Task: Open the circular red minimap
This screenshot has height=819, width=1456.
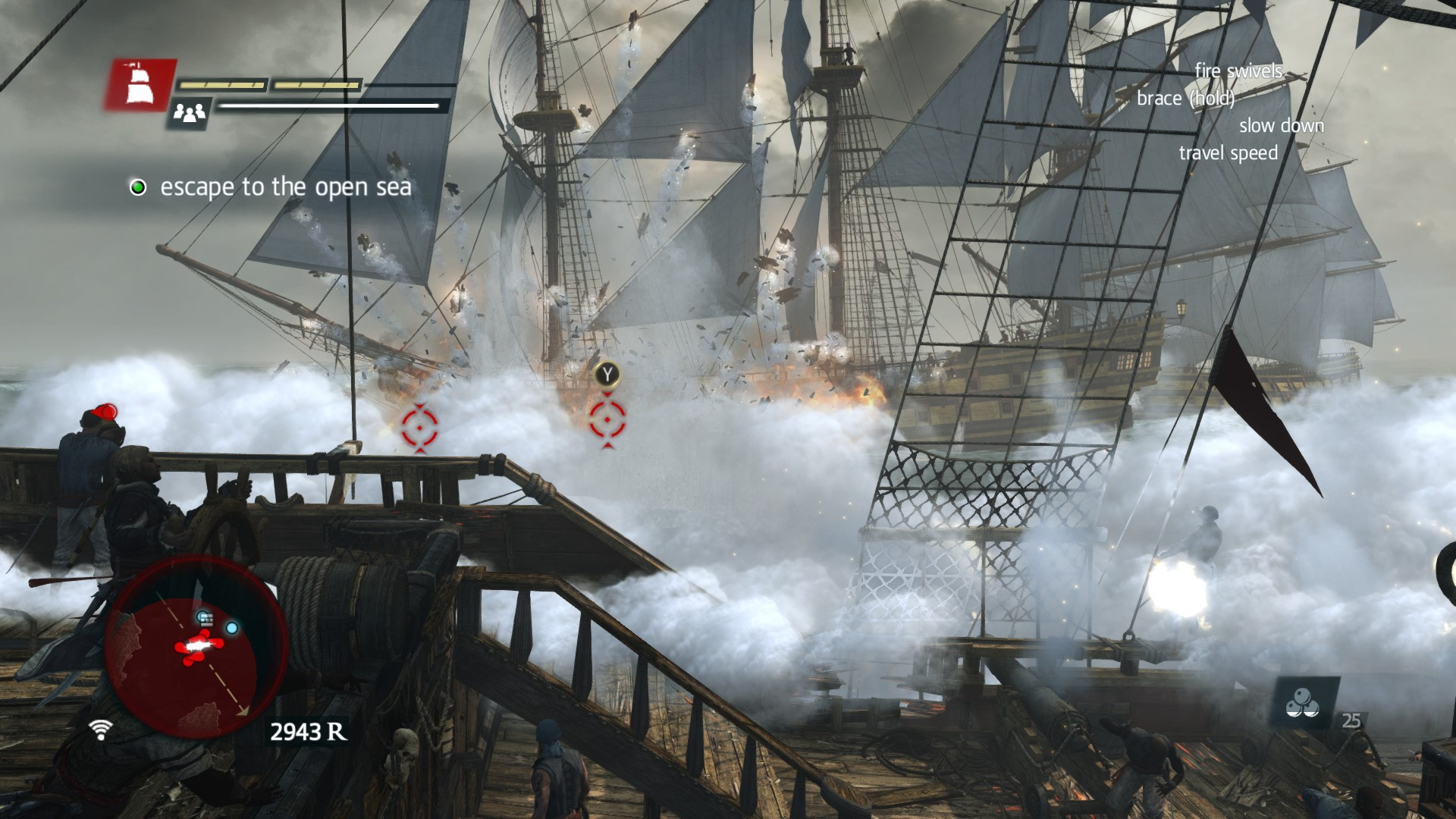Action: pos(196,646)
